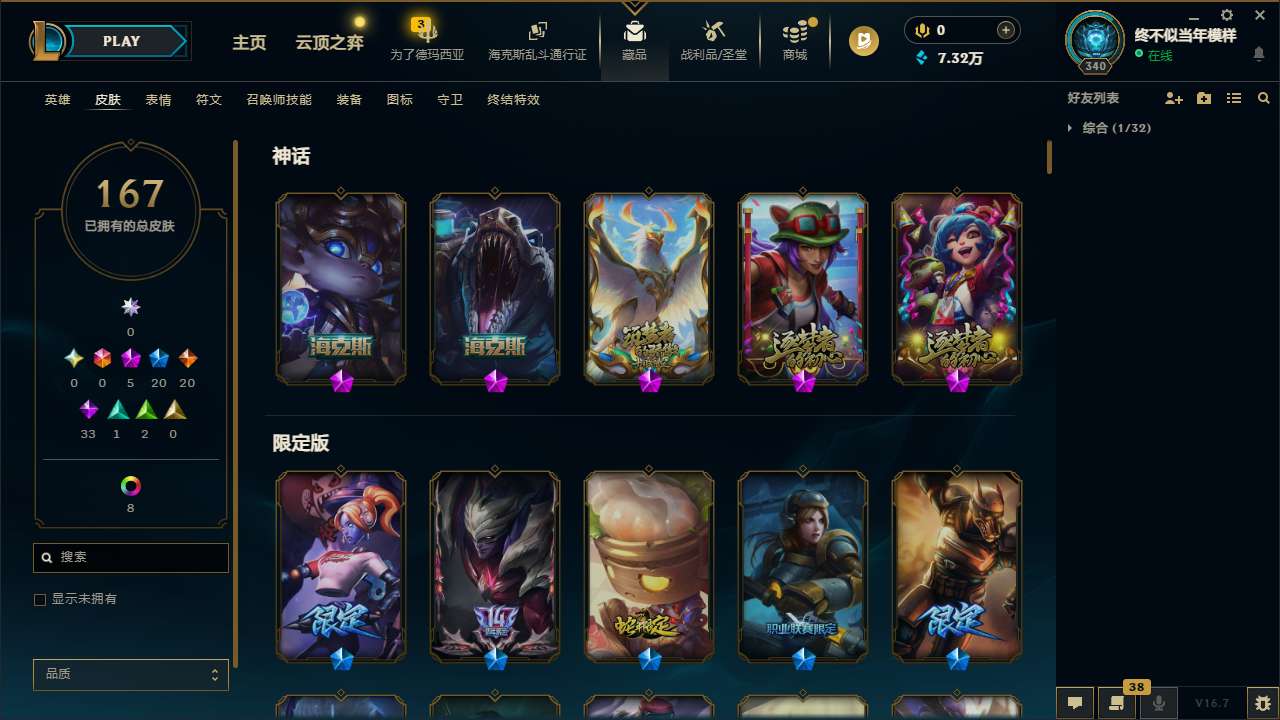
Task: Open the 为了德玛西亚 event page
Action: tap(427, 41)
